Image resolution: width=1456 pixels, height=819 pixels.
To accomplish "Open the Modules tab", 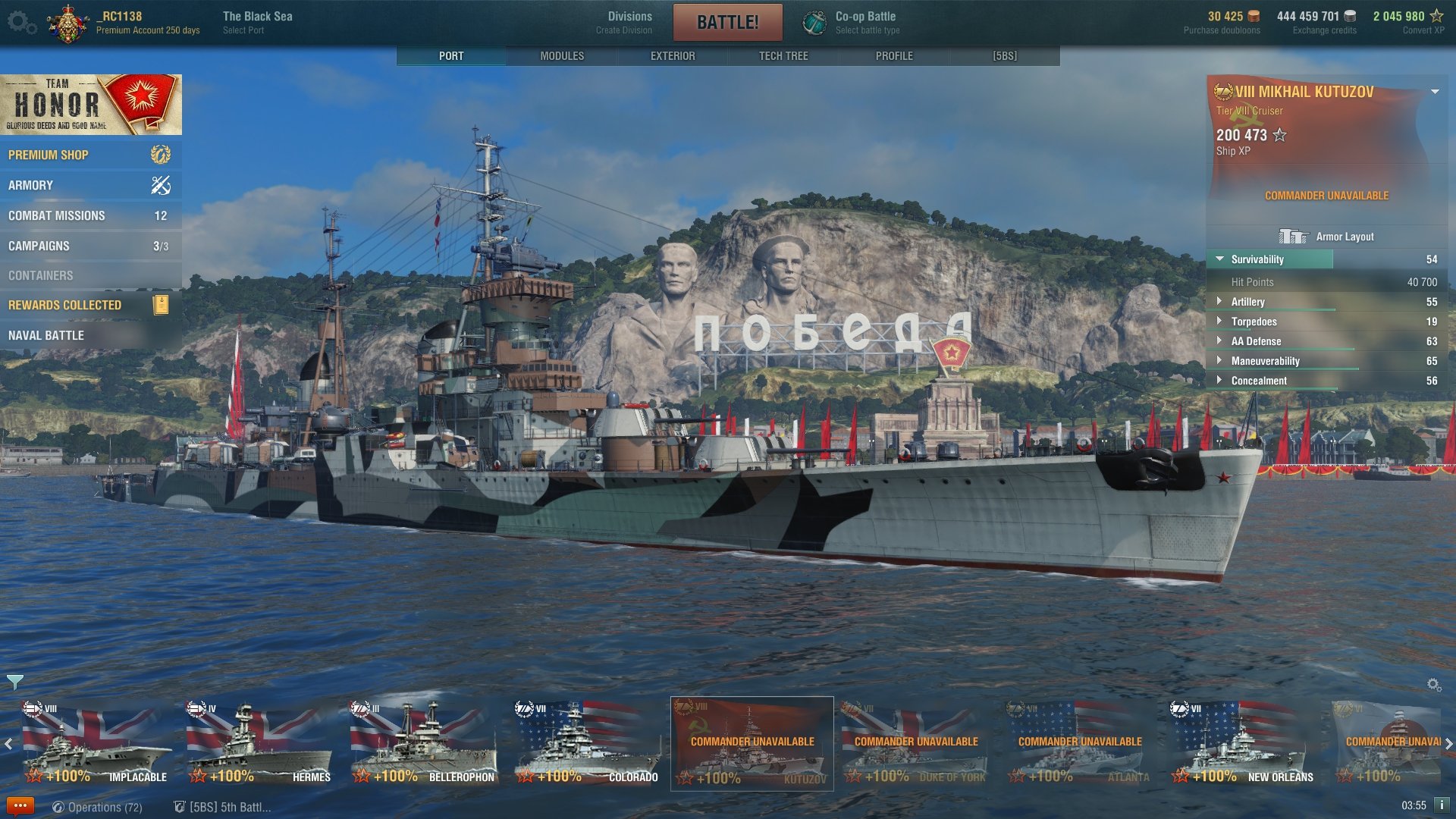I will click(x=562, y=56).
